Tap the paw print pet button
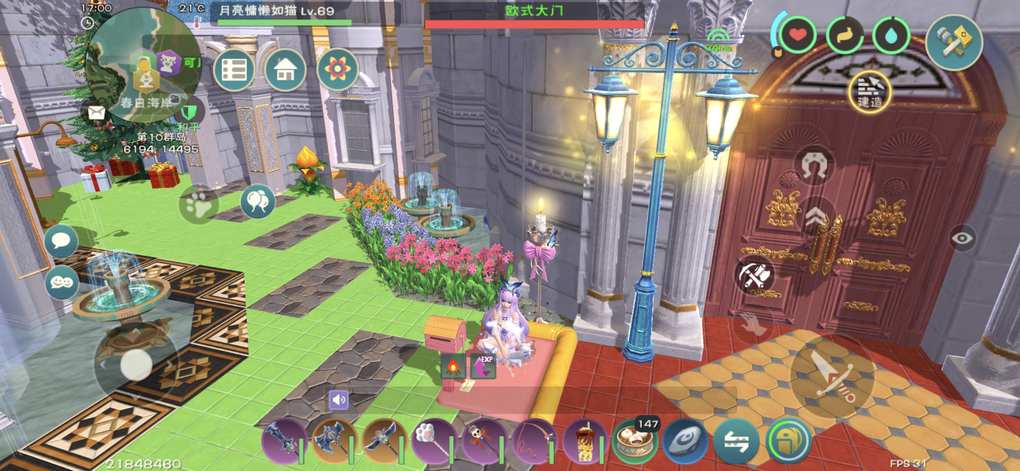The image size is (1020, 471). click(x=198, y=204)
